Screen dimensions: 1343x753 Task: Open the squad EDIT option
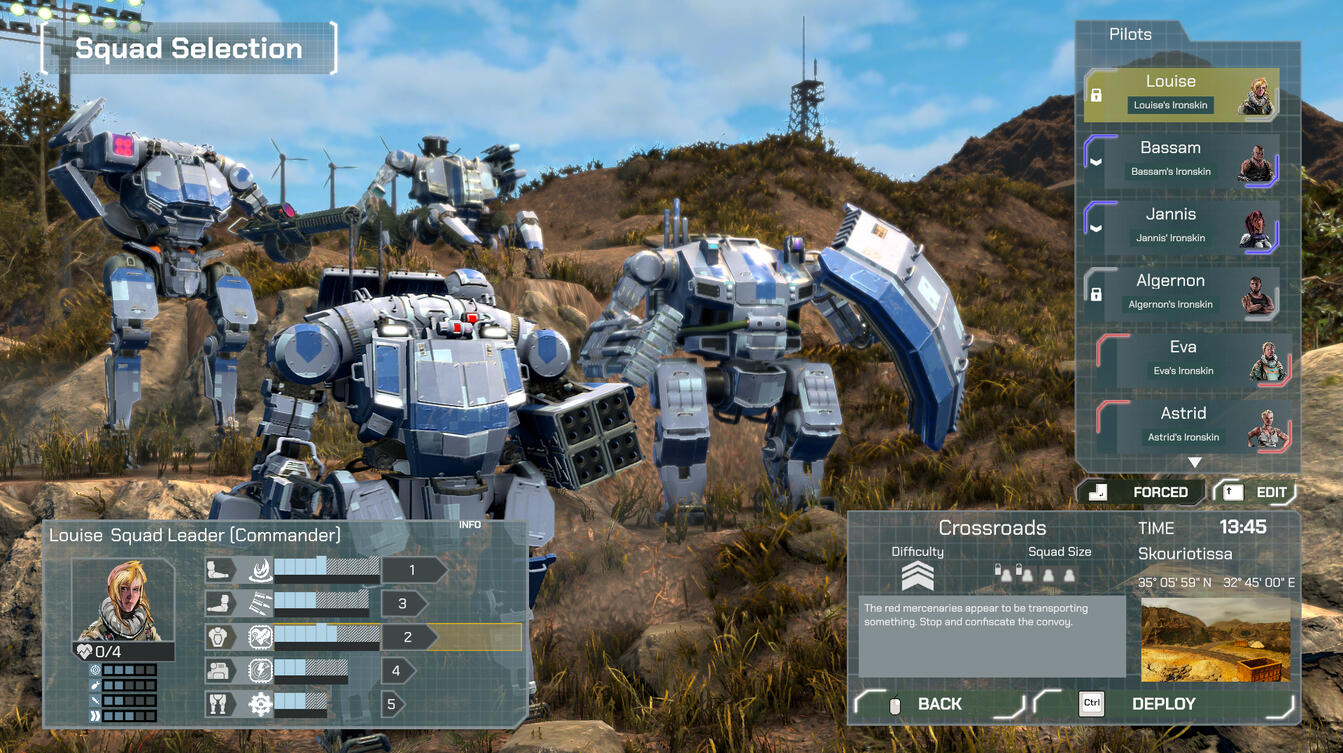pyautogui.click(x=1256, y=492)
